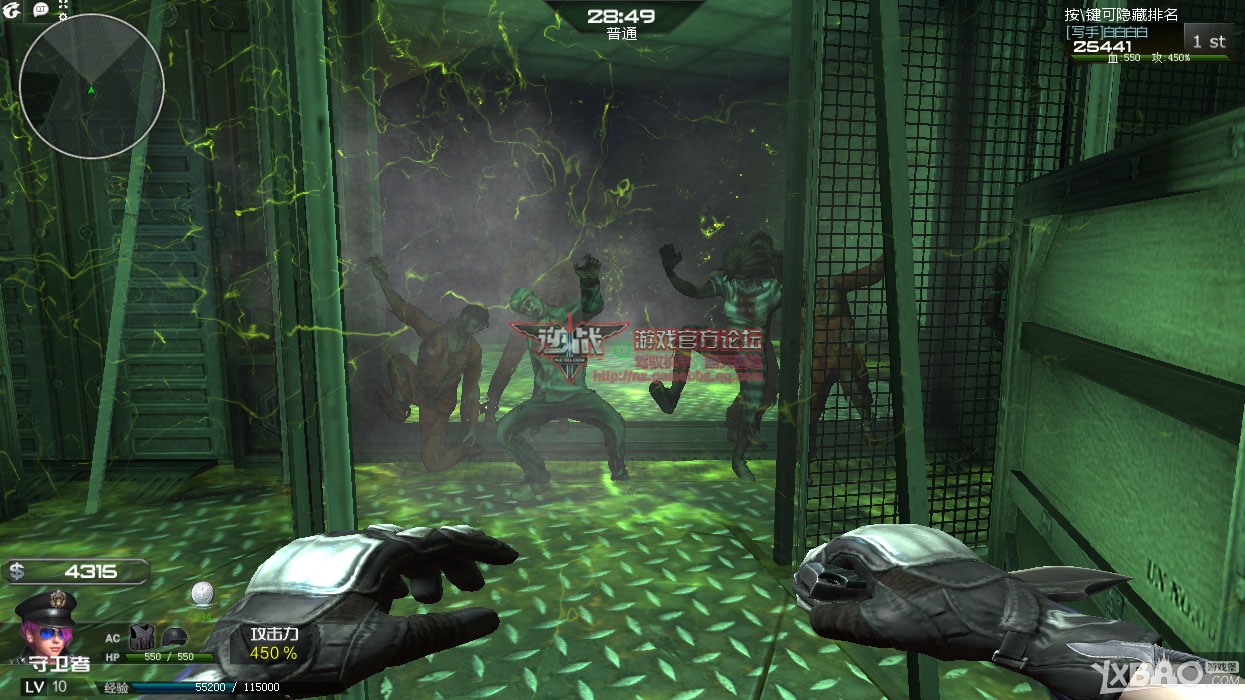Viewport: 1245px width, 700px height.
Task: Select the body armor vest icon
Action: point(141,636)
